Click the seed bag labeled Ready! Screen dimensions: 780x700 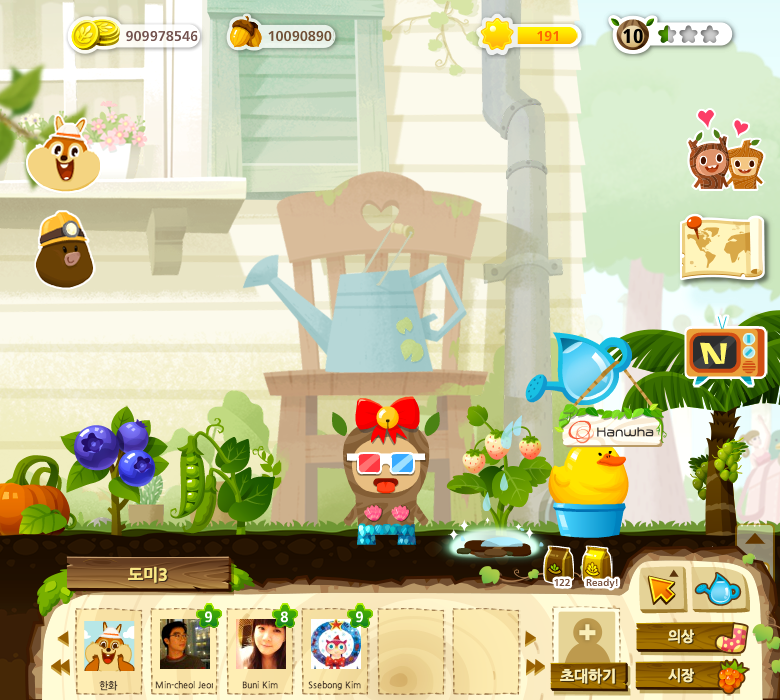pos(598,567)
